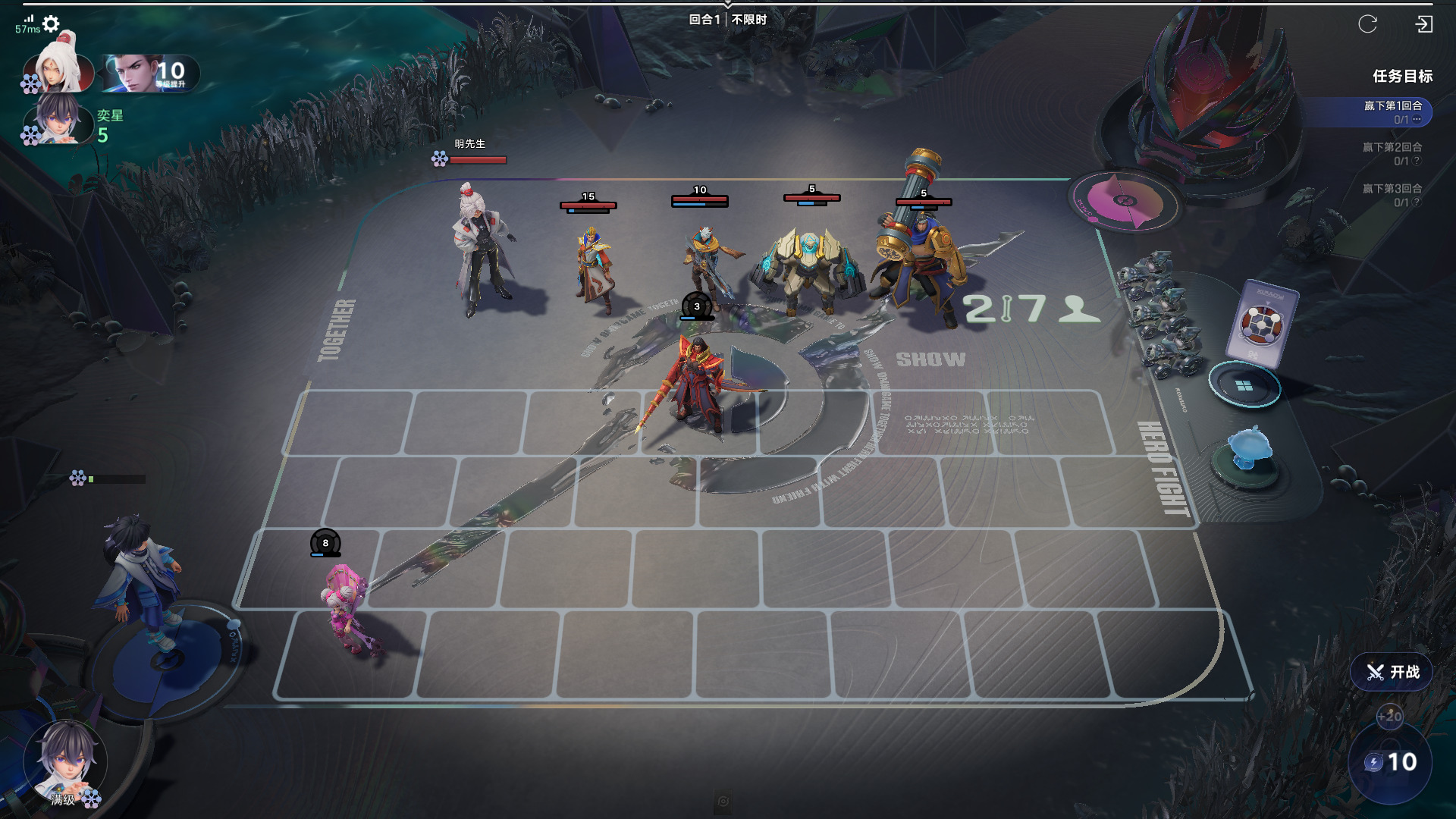The width and height of the screenshot is (1456, 819).
Task: Open the 等级提升 level-up hero banner
Action: (x=152, y=74)
